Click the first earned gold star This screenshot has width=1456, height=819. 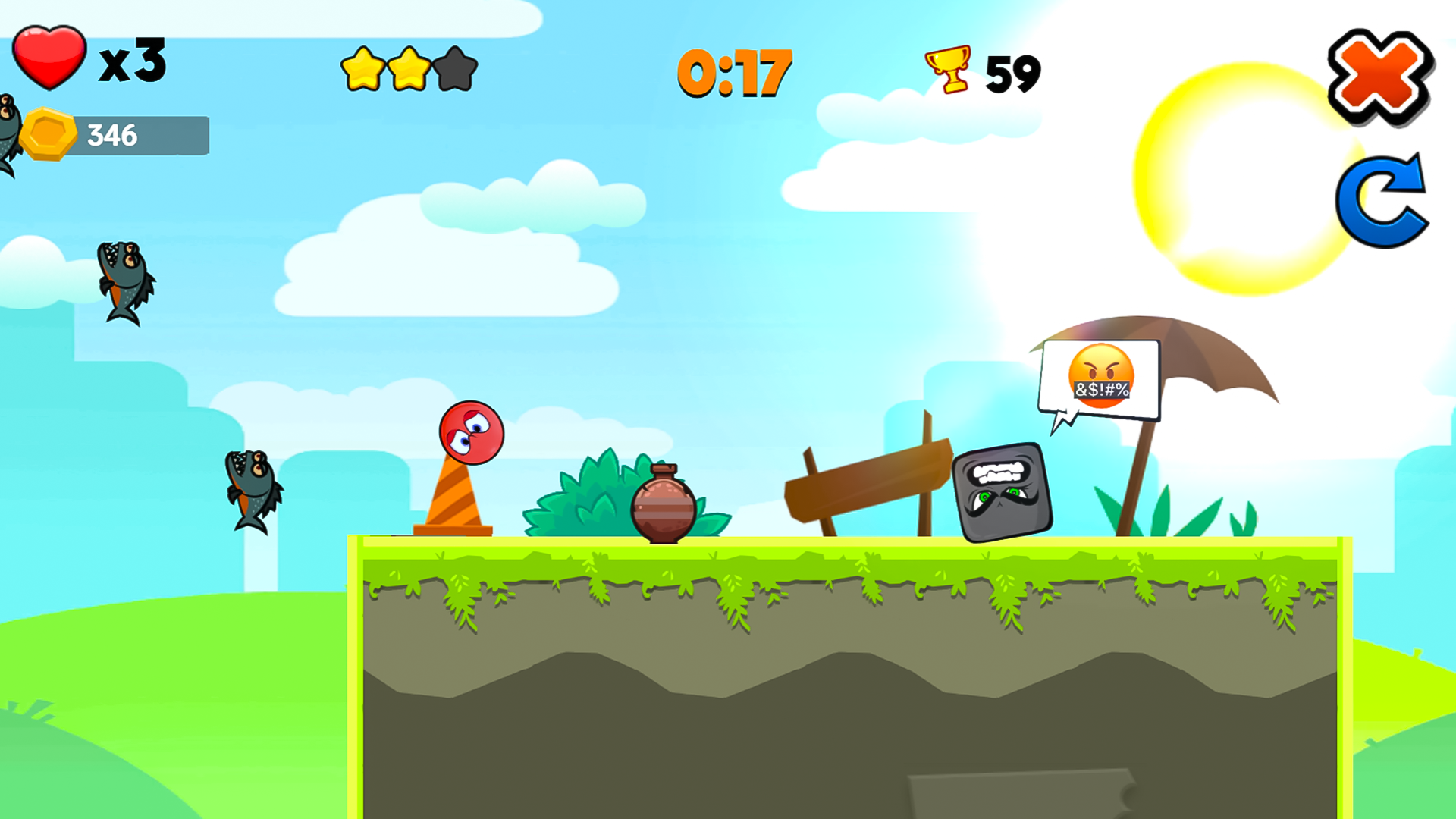click(363, 69)
